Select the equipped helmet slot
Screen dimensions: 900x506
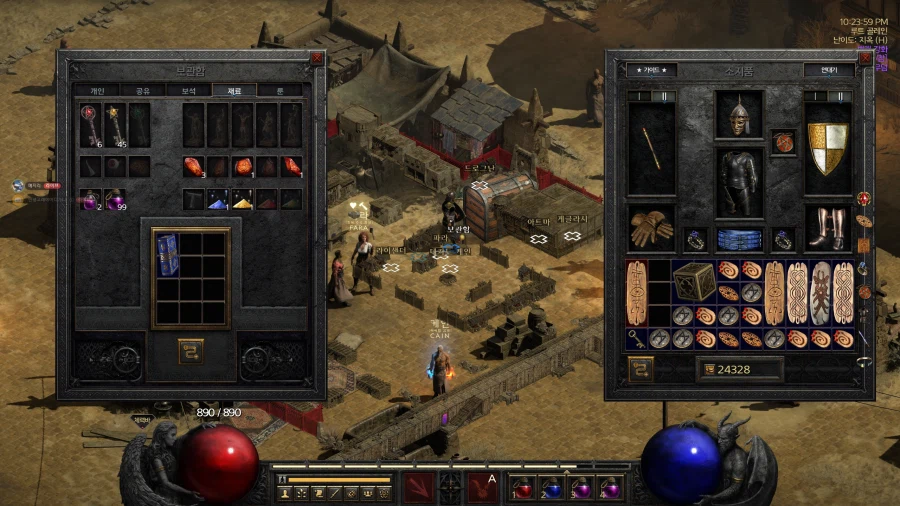739,114
